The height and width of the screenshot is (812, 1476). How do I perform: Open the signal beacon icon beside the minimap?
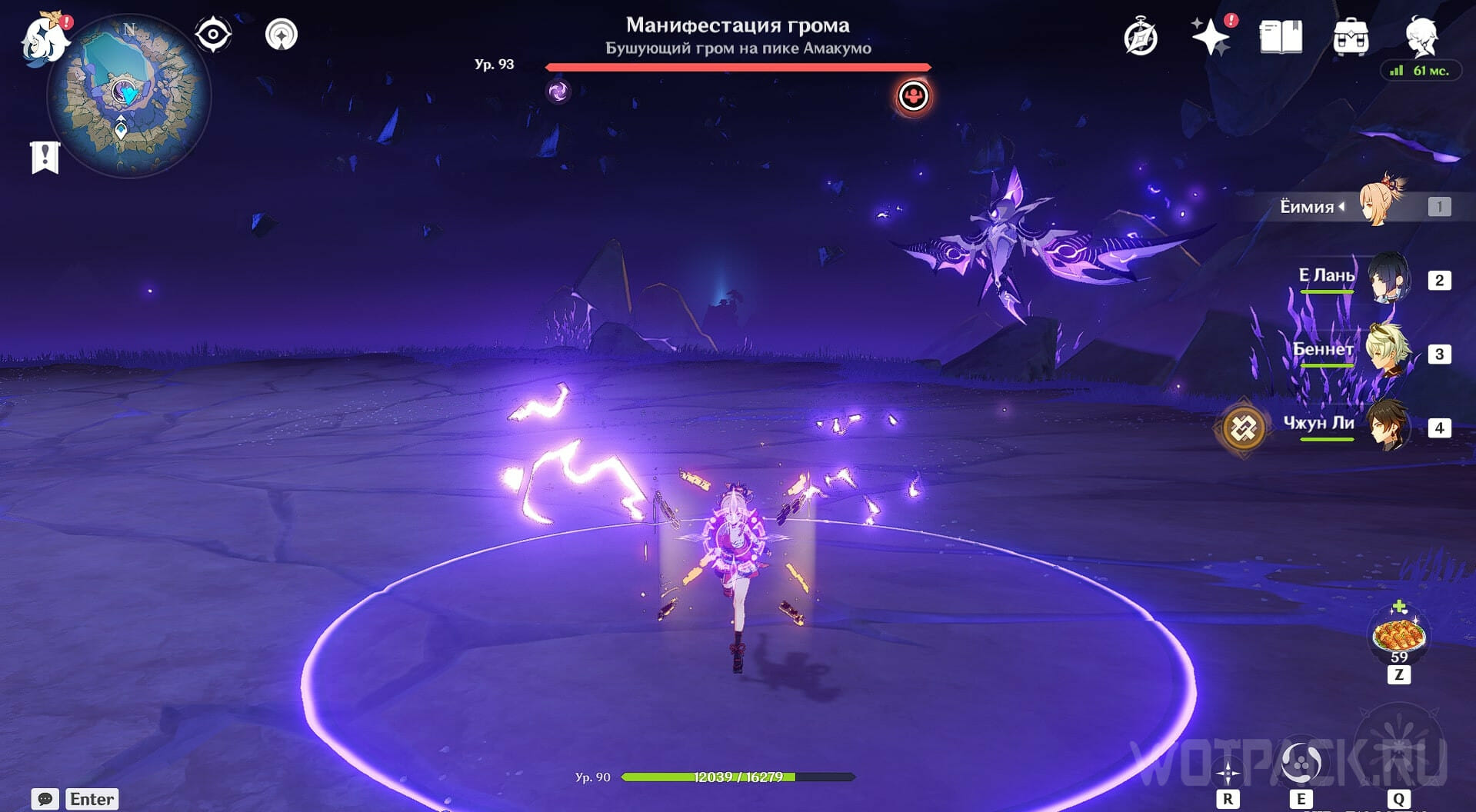[x=282, y=35]
